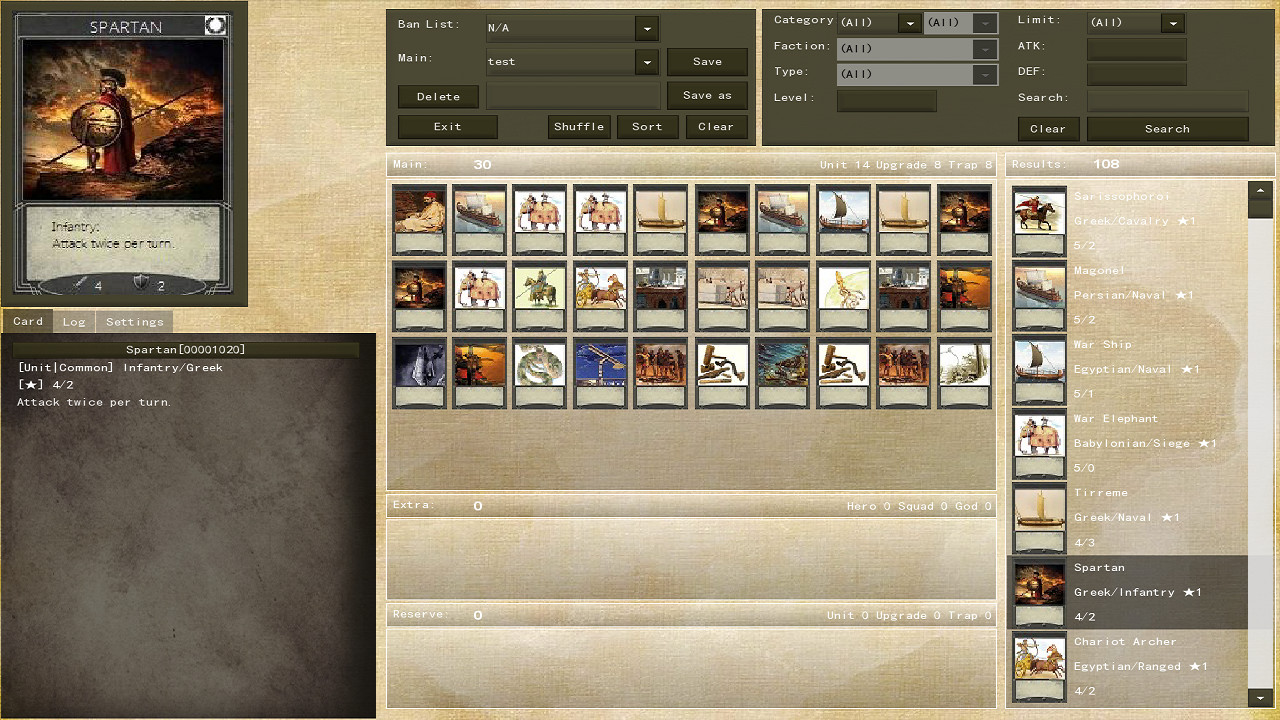Click the Sort button

click(x=647, y=127)
